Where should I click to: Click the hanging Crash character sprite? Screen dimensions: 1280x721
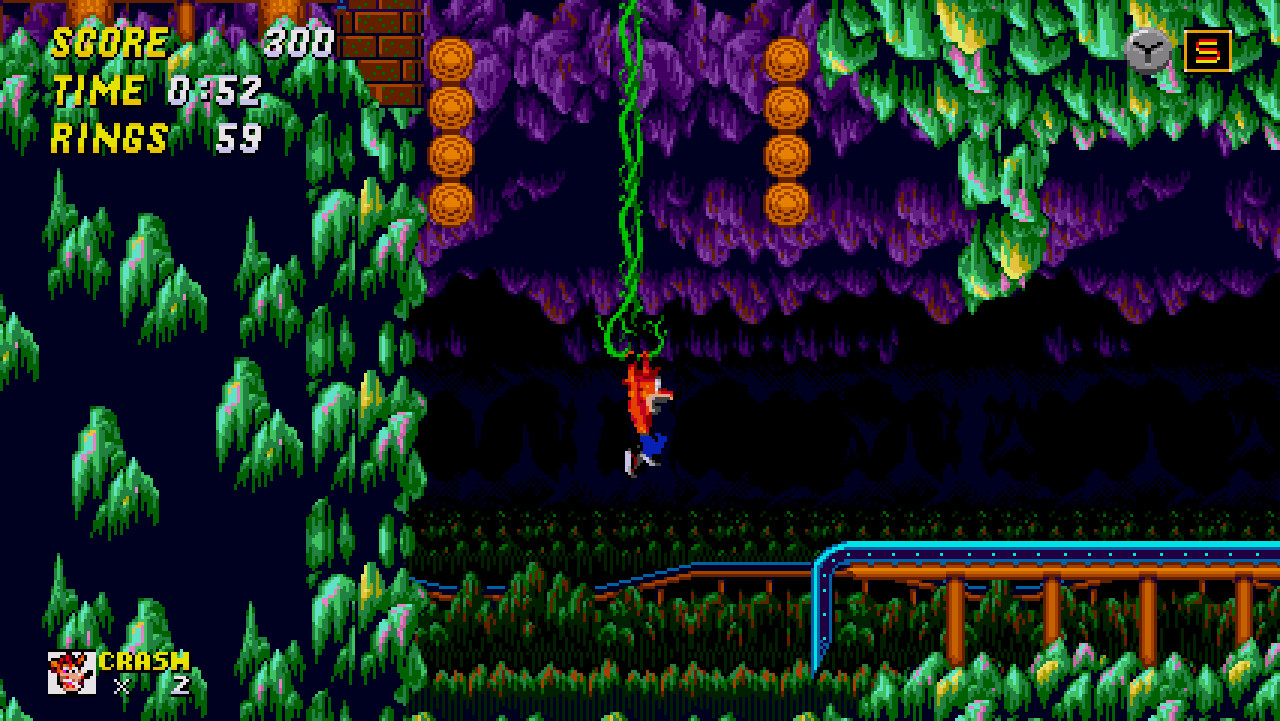[x=646, y=410]
